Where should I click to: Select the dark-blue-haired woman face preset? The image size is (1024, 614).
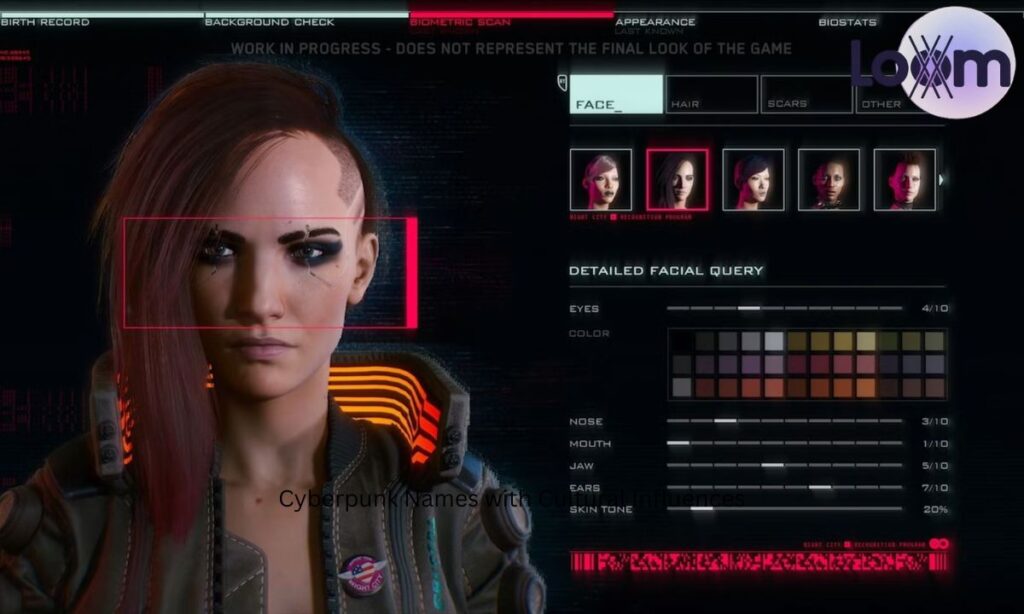click(753, 180)
